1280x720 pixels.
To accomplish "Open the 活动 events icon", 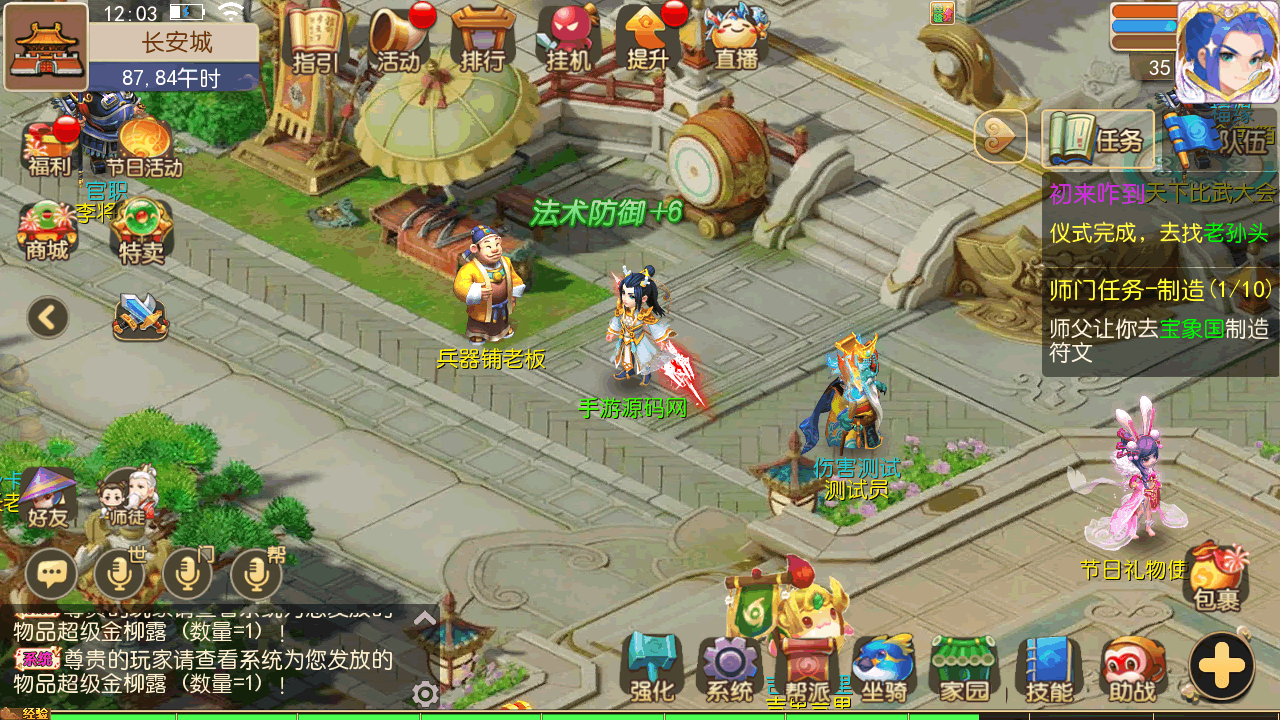I will click(x=399, y=38).
